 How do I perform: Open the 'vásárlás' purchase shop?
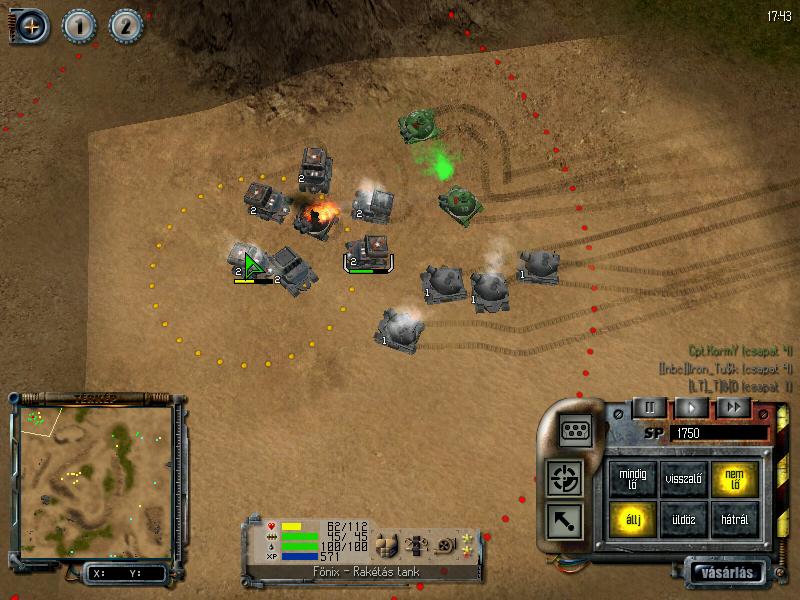click(x=728, y=573)
